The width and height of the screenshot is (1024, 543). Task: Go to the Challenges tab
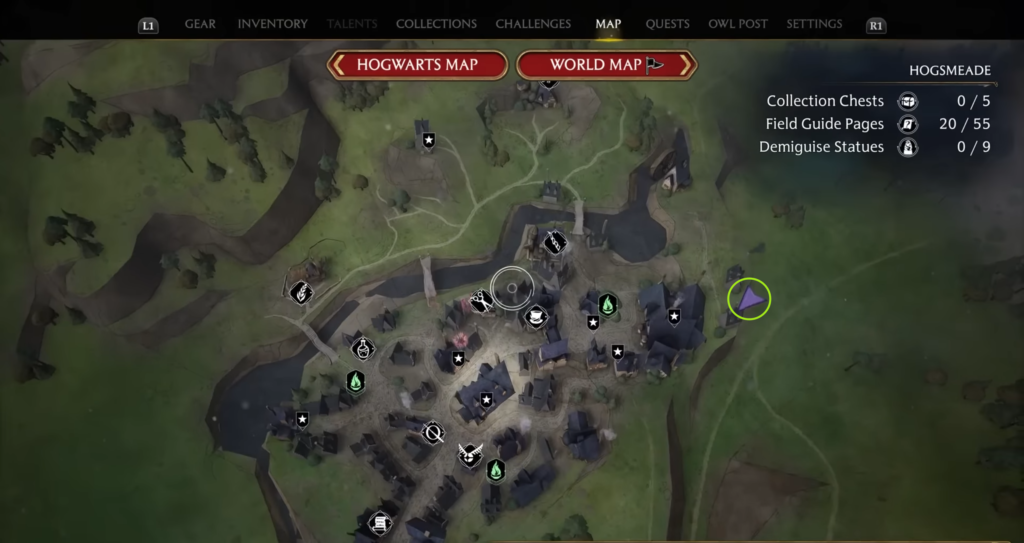coord(533,24)
